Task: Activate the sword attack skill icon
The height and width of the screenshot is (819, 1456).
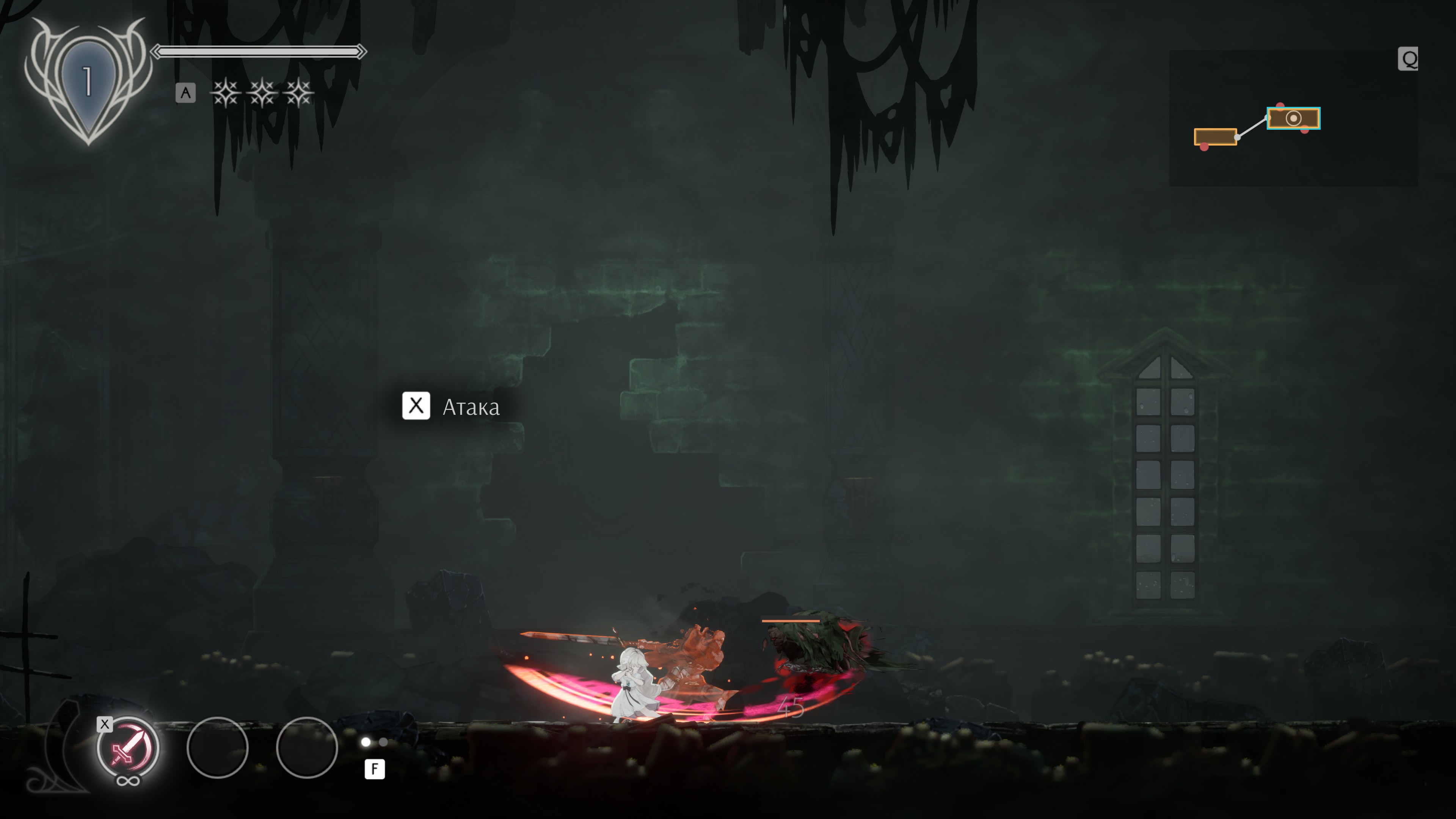Action: click(128, 747)
